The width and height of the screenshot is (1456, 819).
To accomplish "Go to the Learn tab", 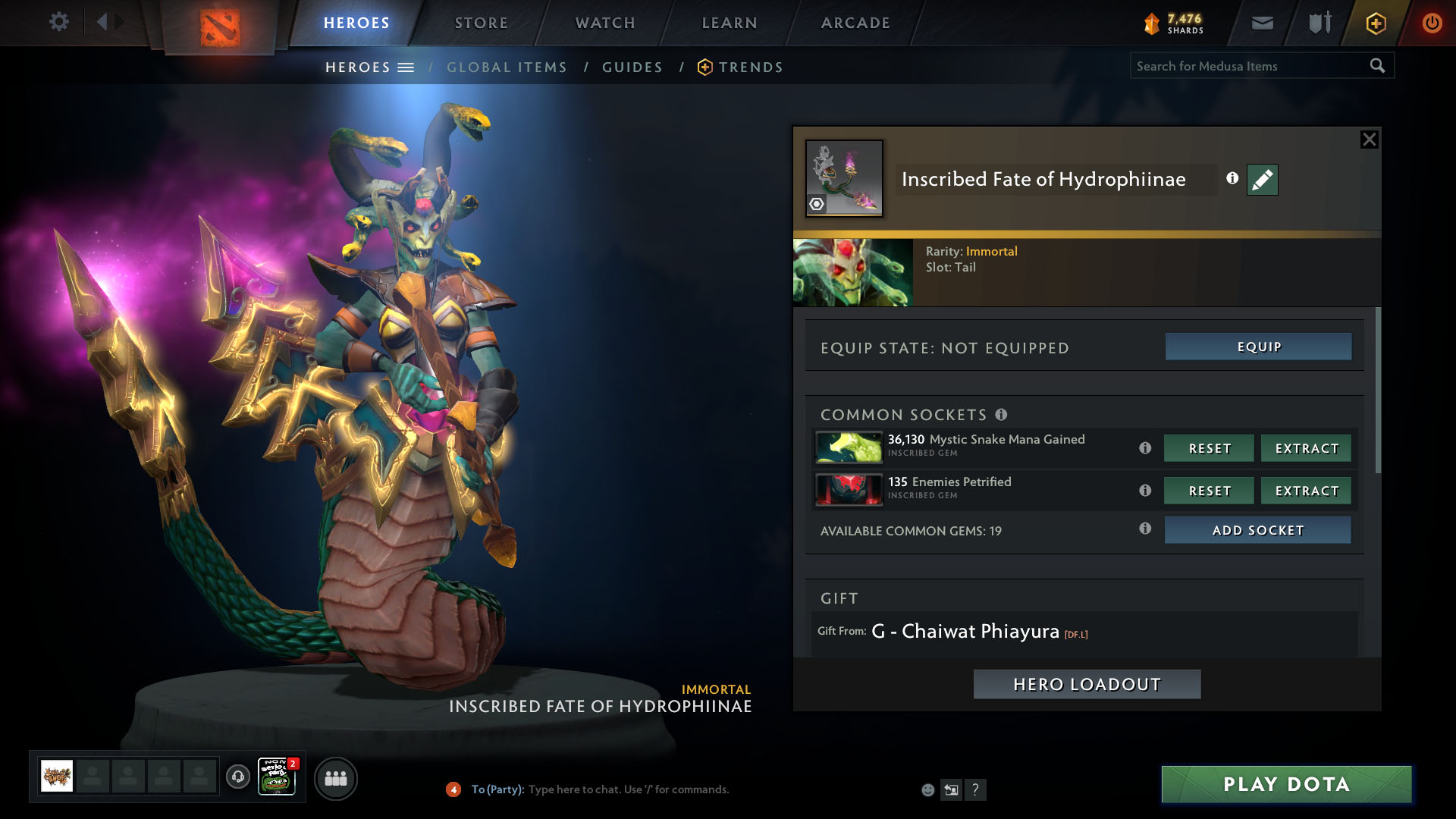I will coord(730,23).
